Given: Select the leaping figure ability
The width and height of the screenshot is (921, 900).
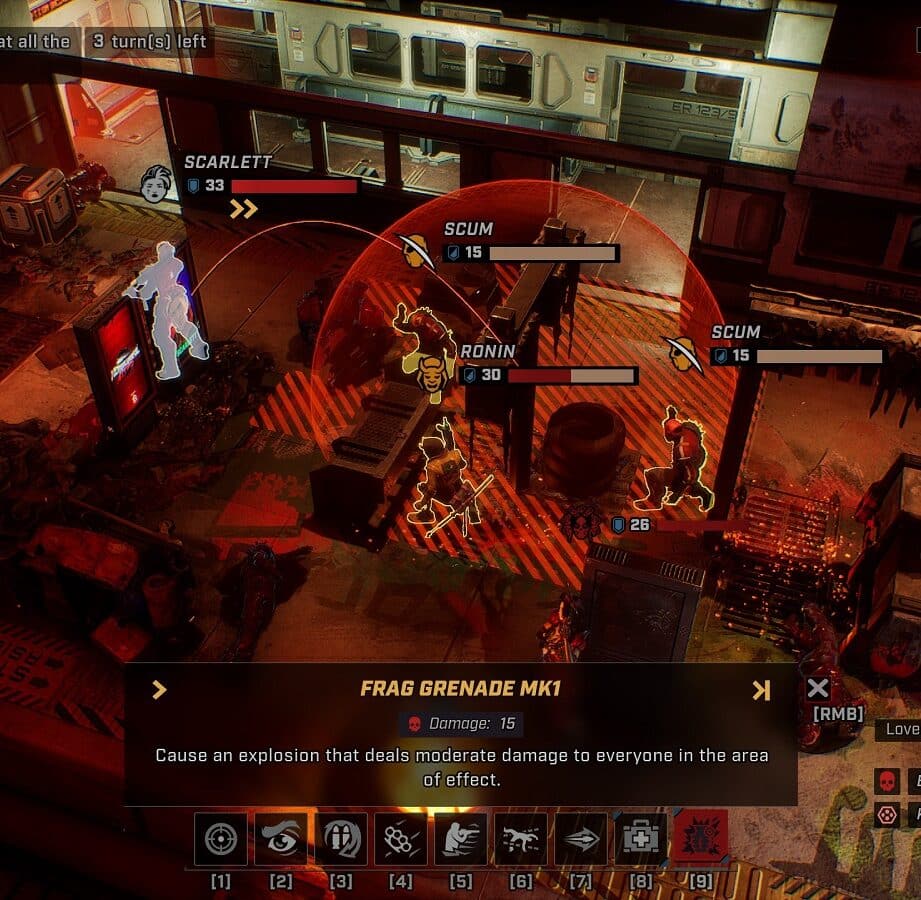Looking at the screenshot, I should (521, 839).
